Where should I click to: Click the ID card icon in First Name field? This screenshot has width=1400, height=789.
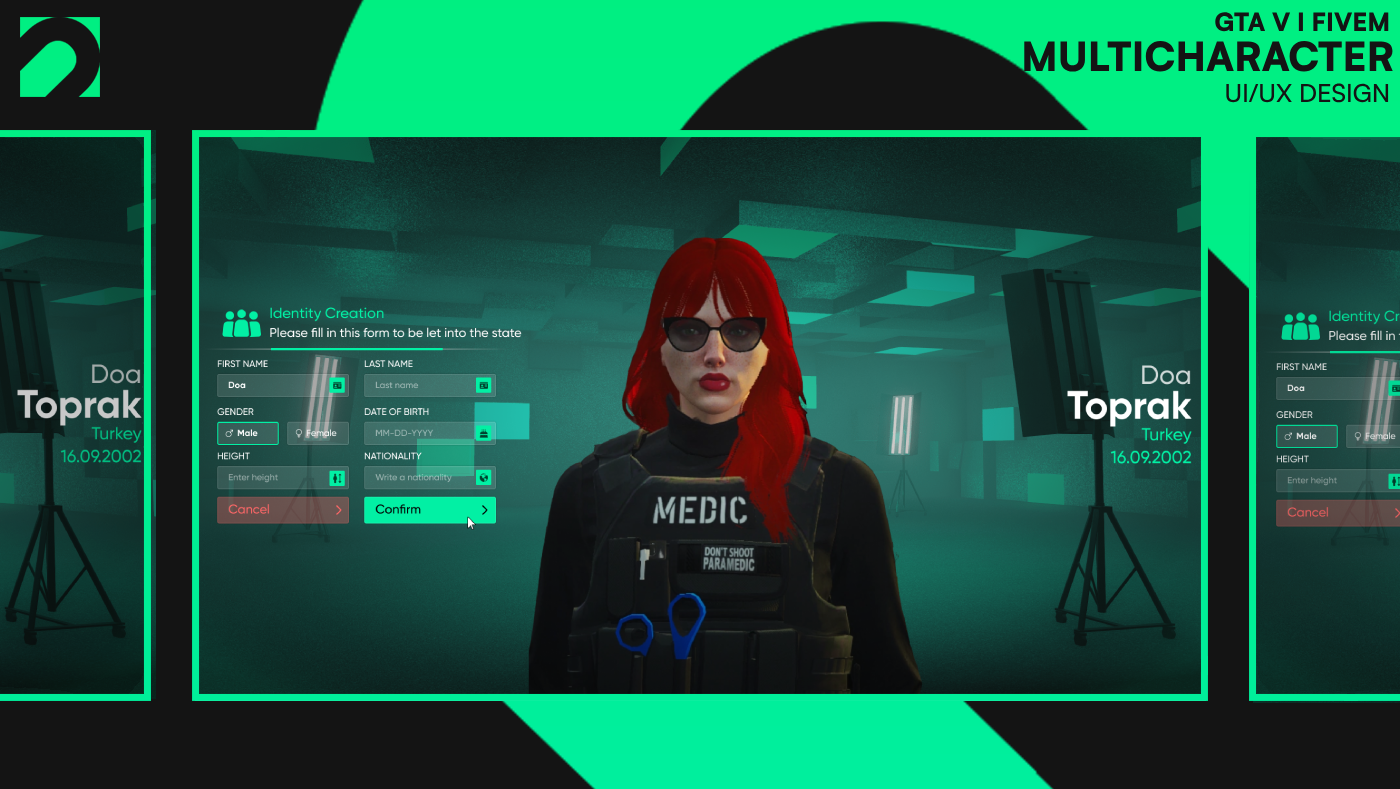pos(338,385)
